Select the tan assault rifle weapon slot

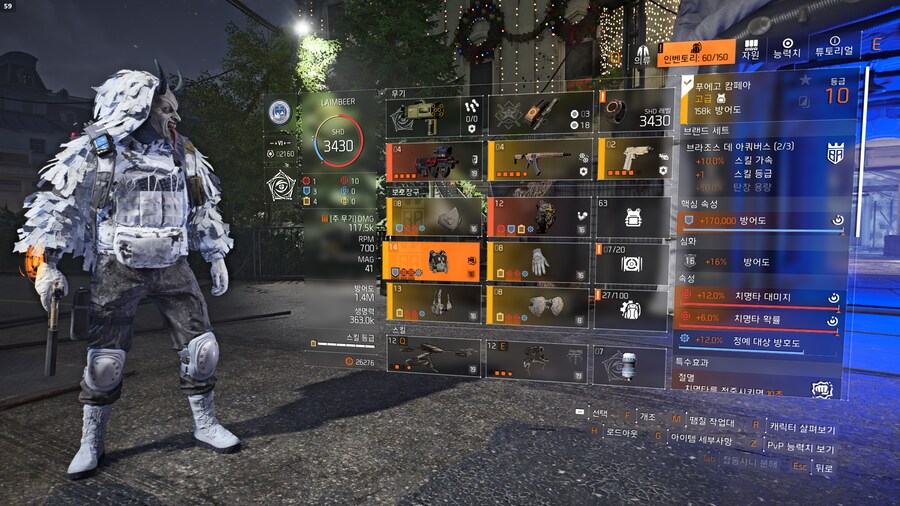[x=538, y=160]
